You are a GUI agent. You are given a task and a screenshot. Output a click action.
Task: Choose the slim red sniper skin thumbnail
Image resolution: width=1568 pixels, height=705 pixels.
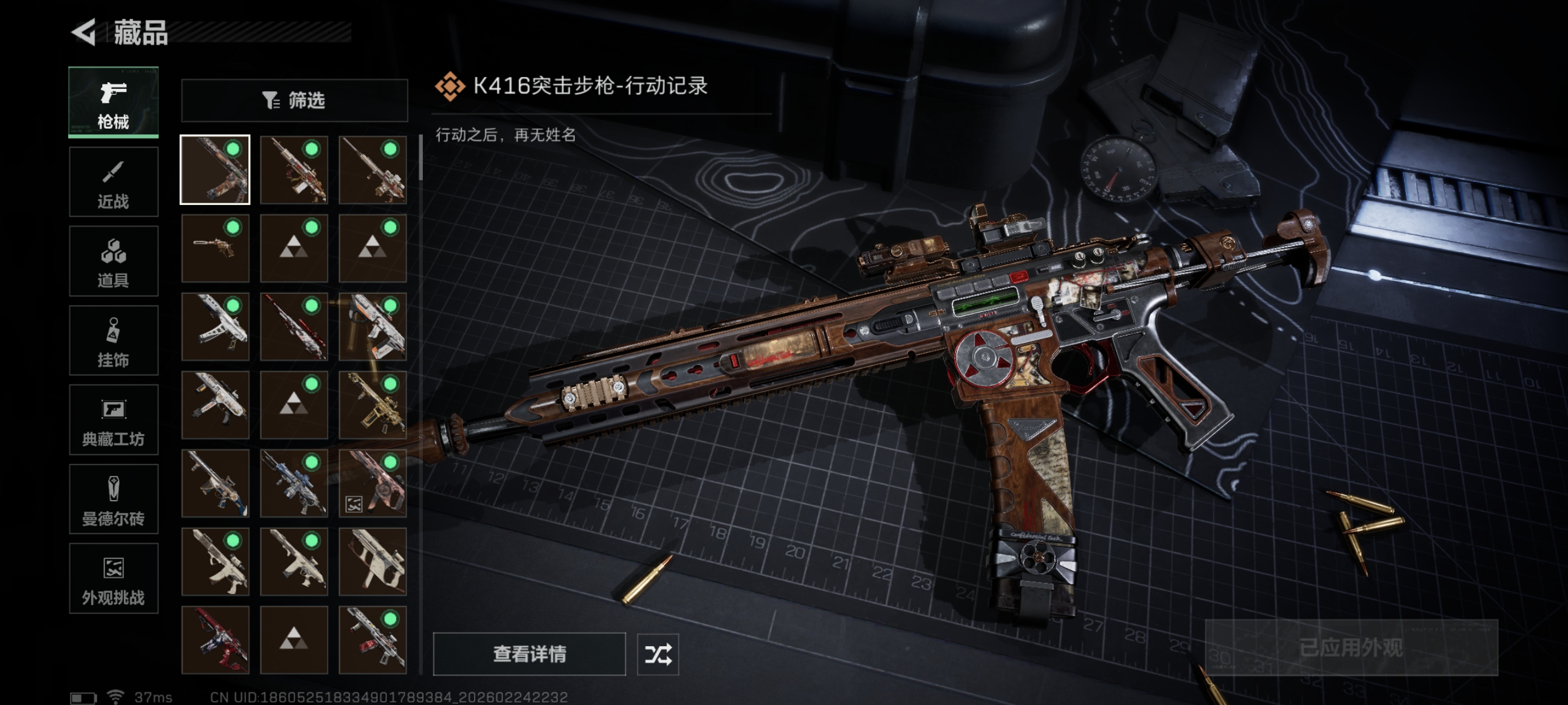coord(294,326)
